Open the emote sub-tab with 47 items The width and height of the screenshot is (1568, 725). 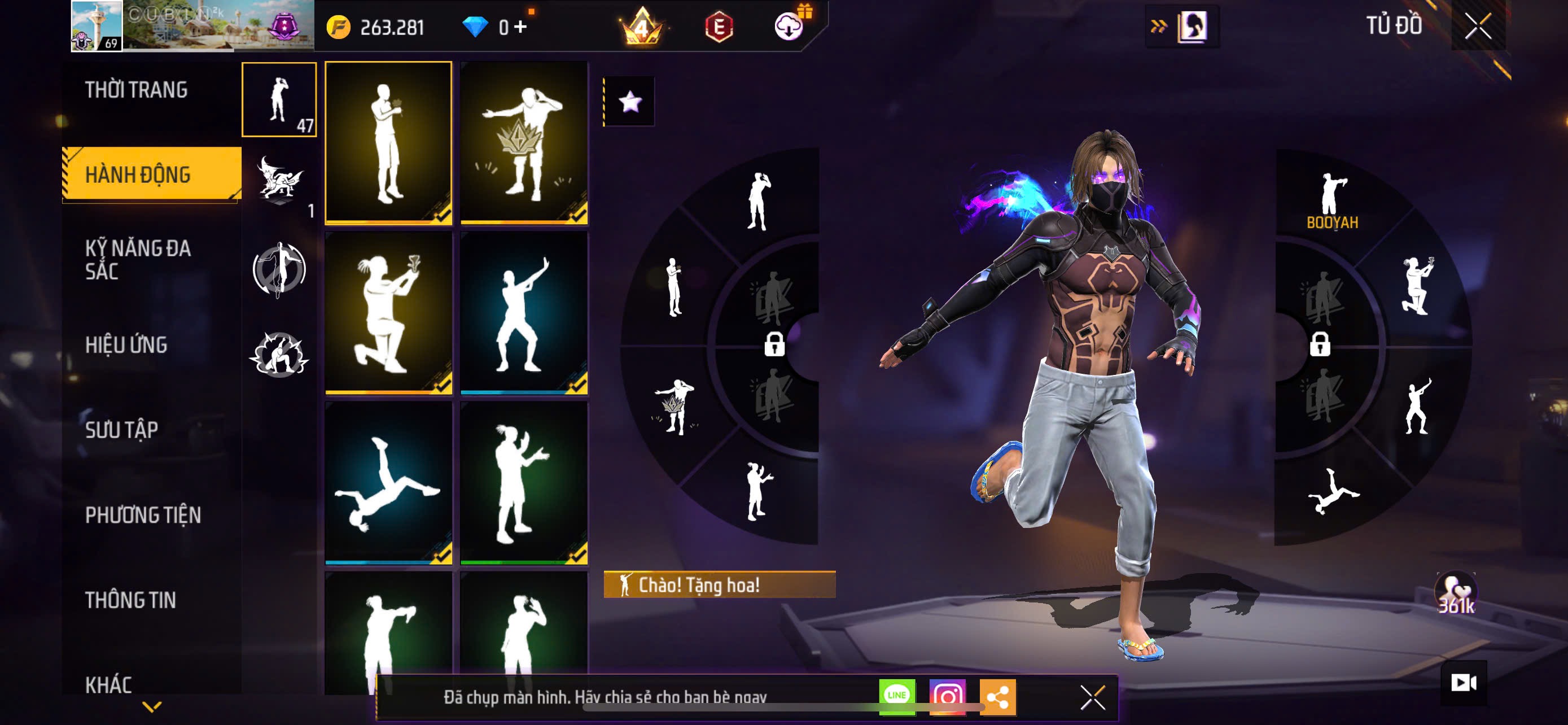coord(279,100)
